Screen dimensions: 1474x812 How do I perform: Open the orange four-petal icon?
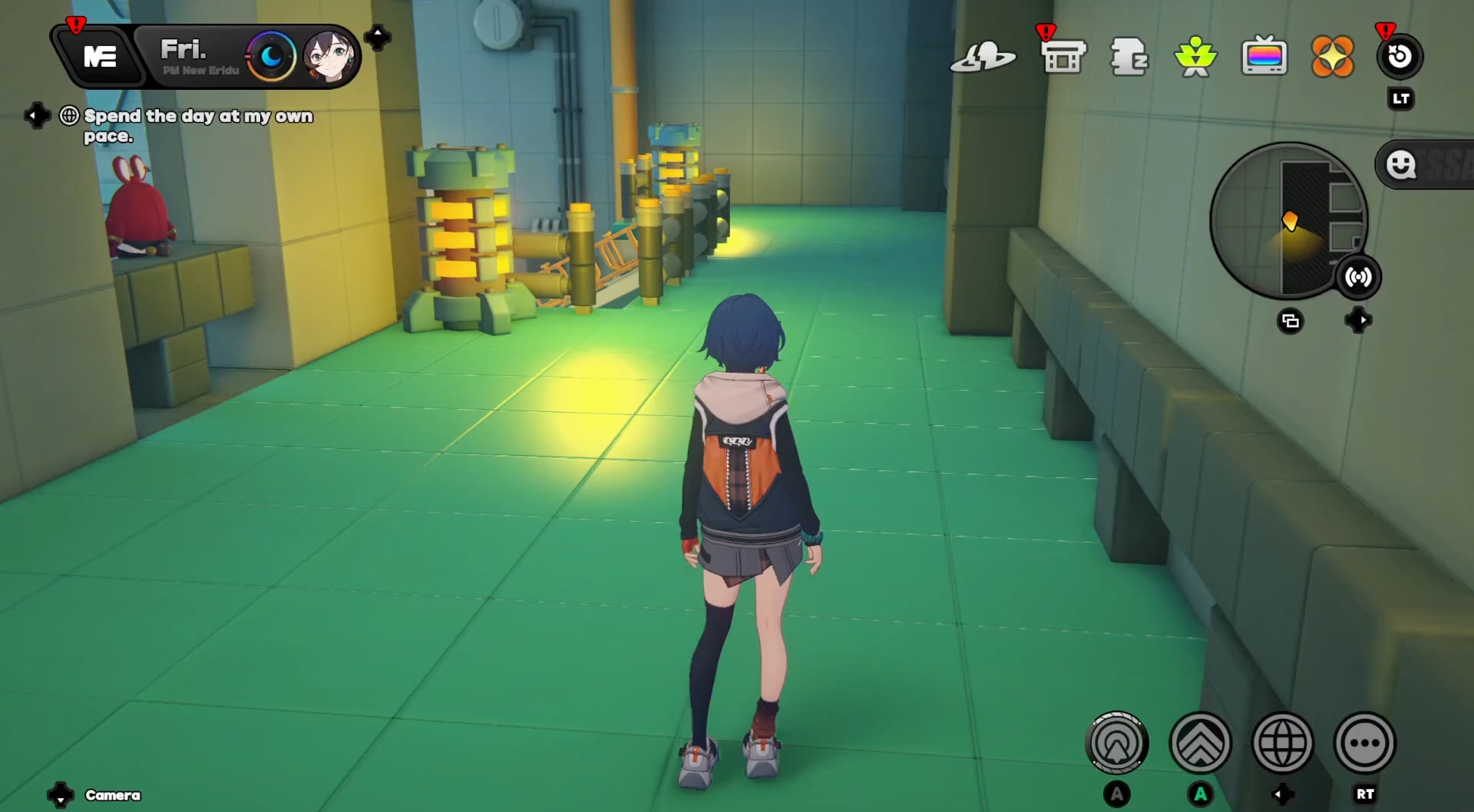[1332, 57]
